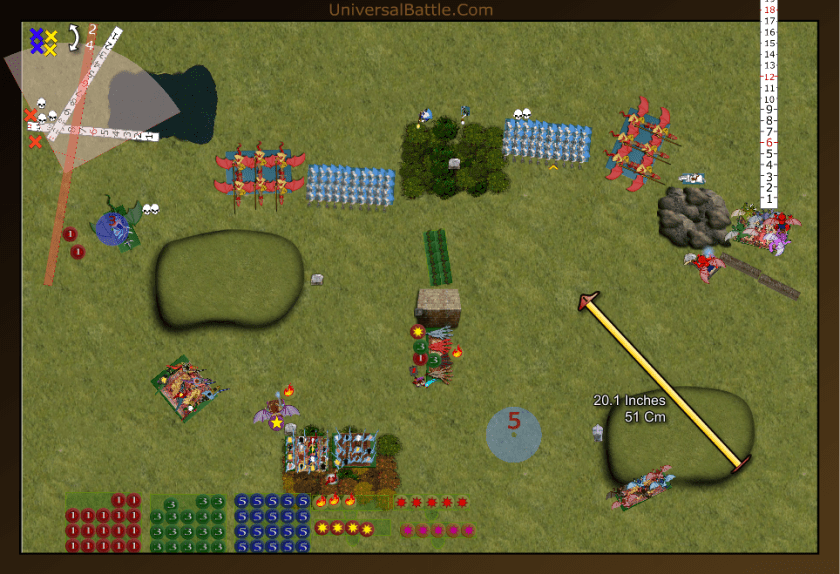
Task: Select the stacked blue X markers
Action: [37, 40]
